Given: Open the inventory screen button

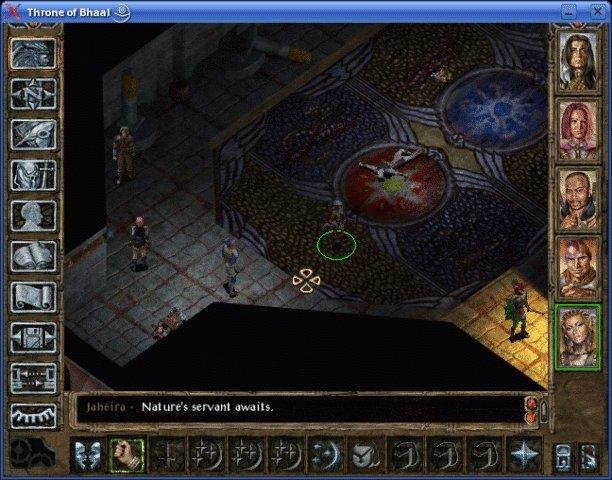Looking at the screenshot, I should point(32,175).
